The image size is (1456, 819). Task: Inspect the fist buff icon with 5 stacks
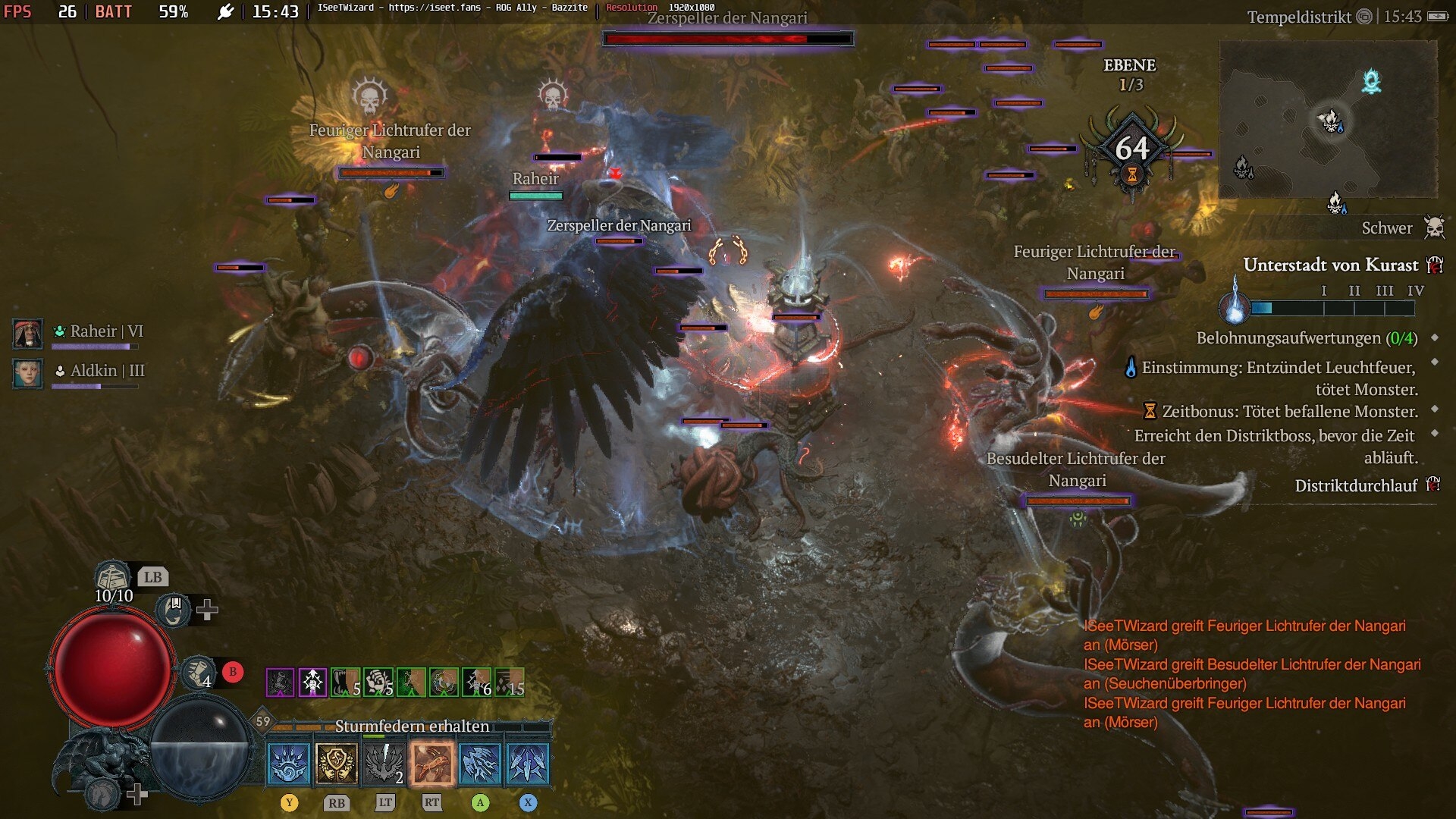tap(378, 682)
